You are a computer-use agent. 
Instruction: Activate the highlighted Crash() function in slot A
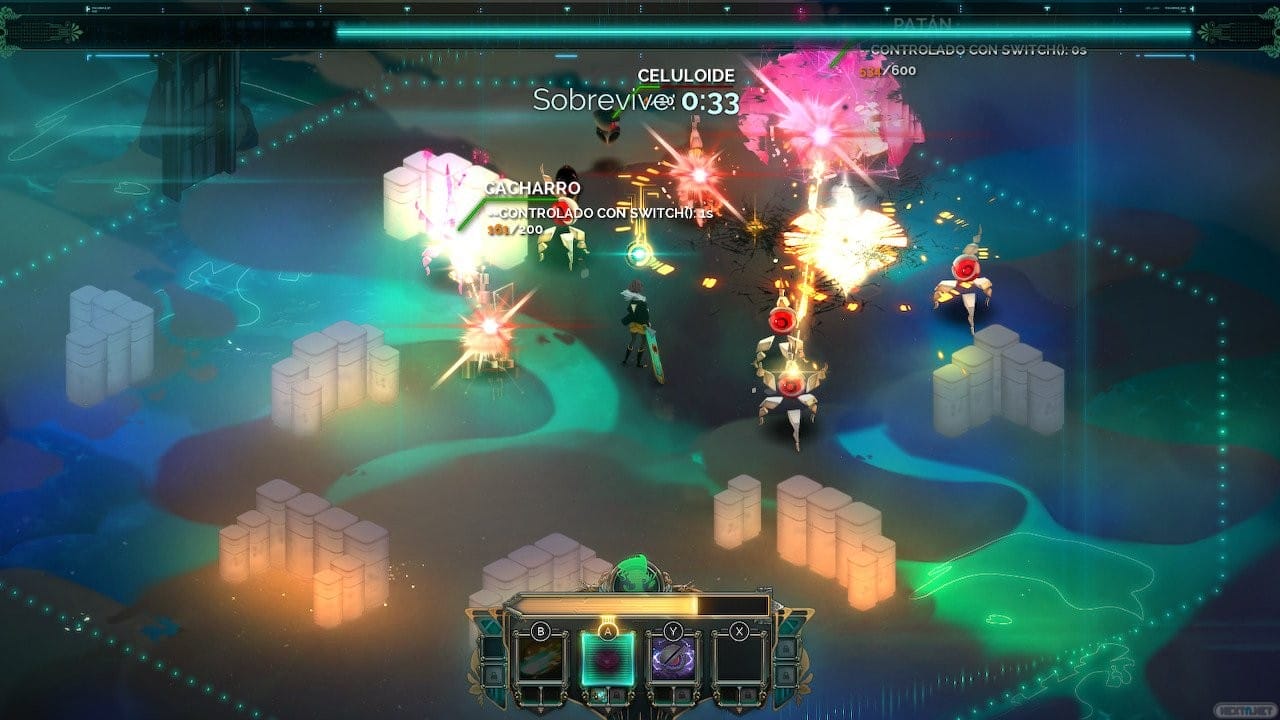pos(607,660)
